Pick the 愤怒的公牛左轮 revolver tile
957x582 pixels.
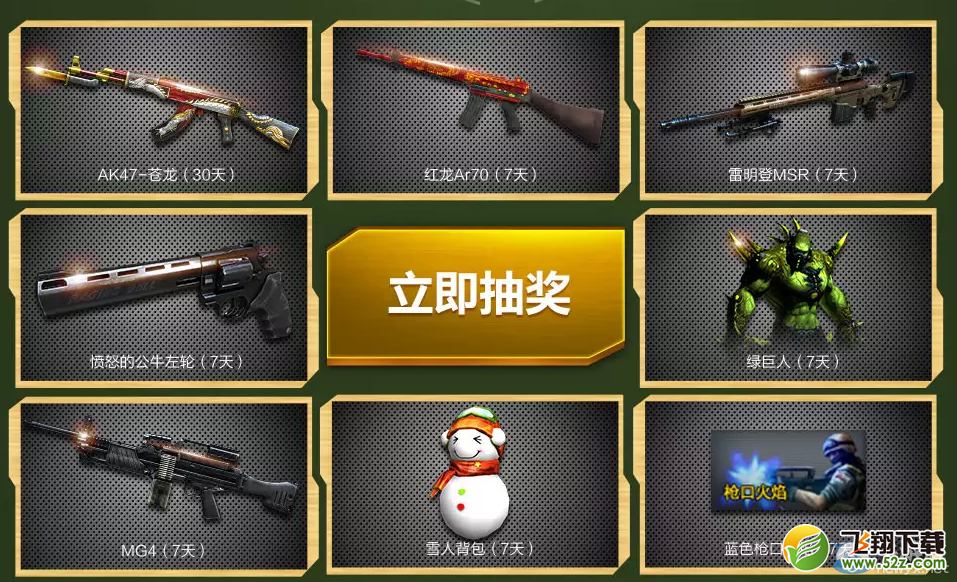click(x=165, y=297)
